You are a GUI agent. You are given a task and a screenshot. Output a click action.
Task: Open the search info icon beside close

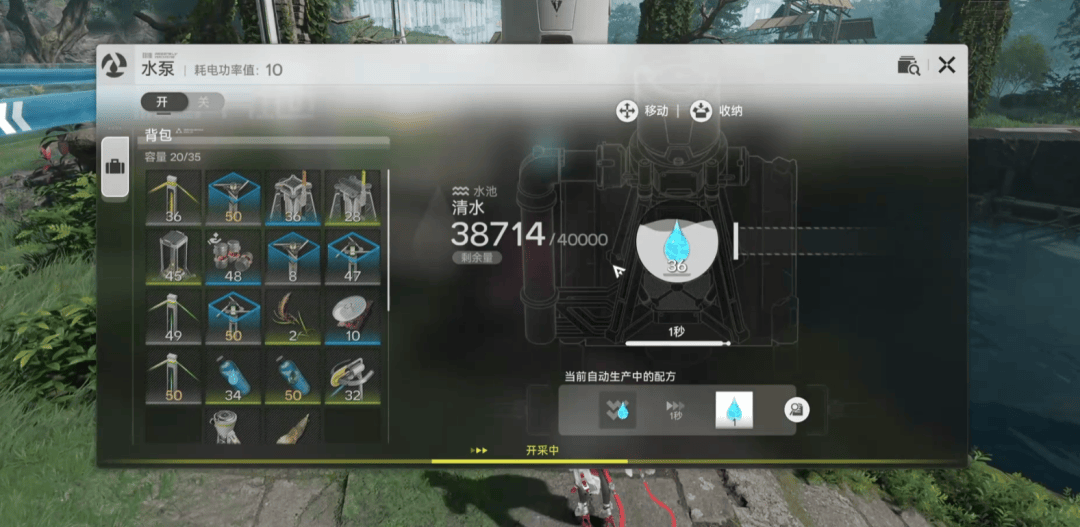[x=908, y=66]
